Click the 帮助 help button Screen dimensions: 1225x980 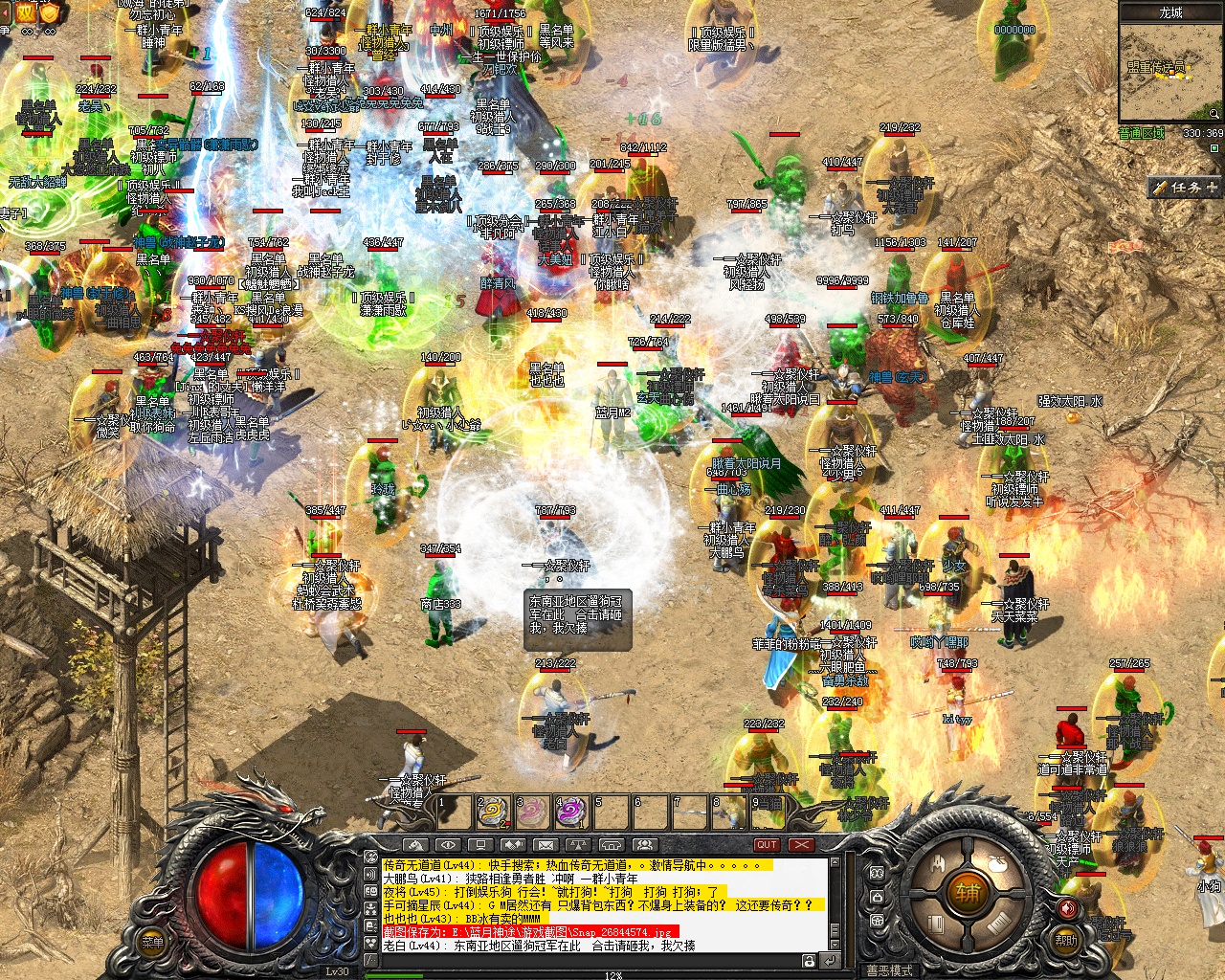coord(1067,941)
